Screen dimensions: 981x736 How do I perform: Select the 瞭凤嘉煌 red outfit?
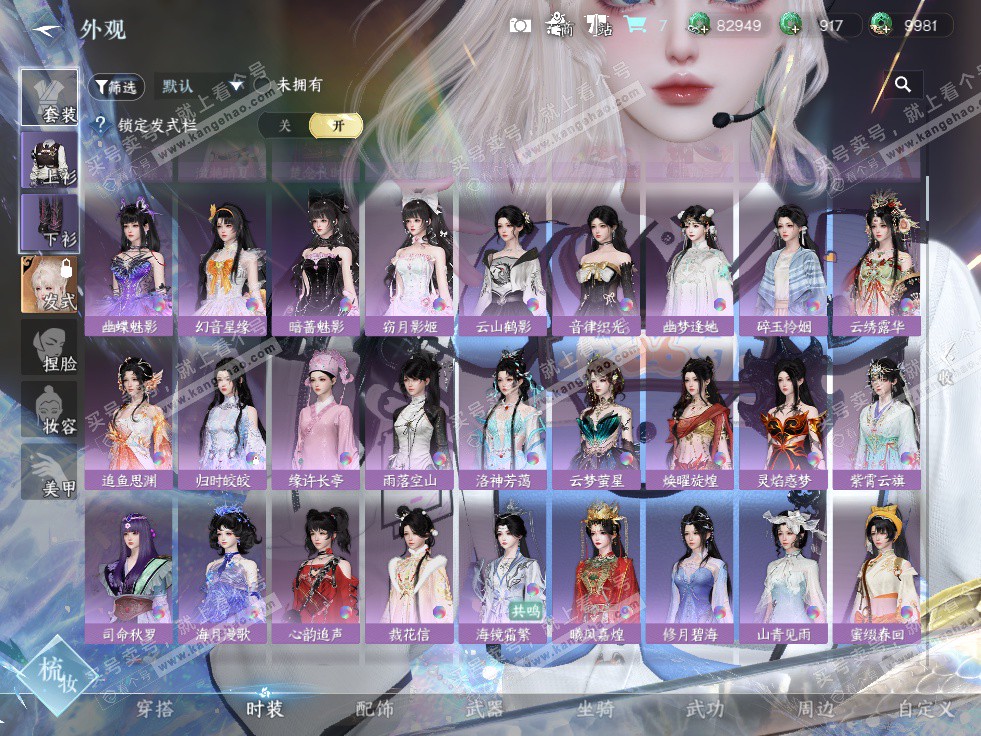click(598, 571)
